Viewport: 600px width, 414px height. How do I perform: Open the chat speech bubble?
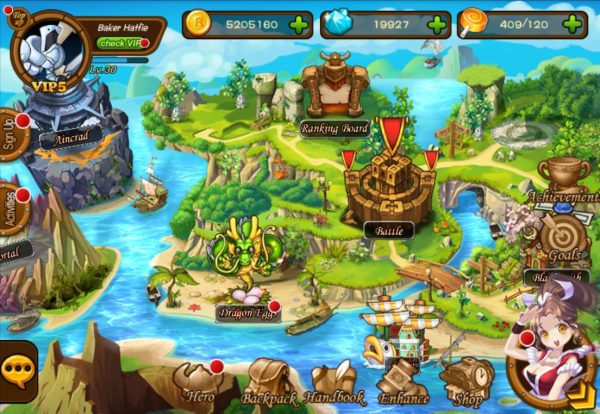point(17,372)
